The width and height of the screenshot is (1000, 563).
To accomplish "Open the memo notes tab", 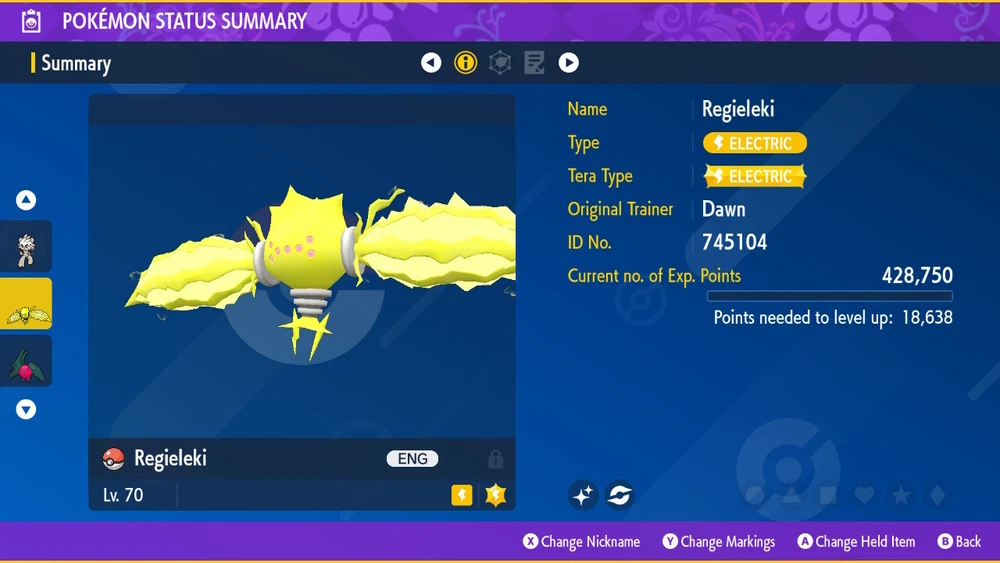I will 535,63.
